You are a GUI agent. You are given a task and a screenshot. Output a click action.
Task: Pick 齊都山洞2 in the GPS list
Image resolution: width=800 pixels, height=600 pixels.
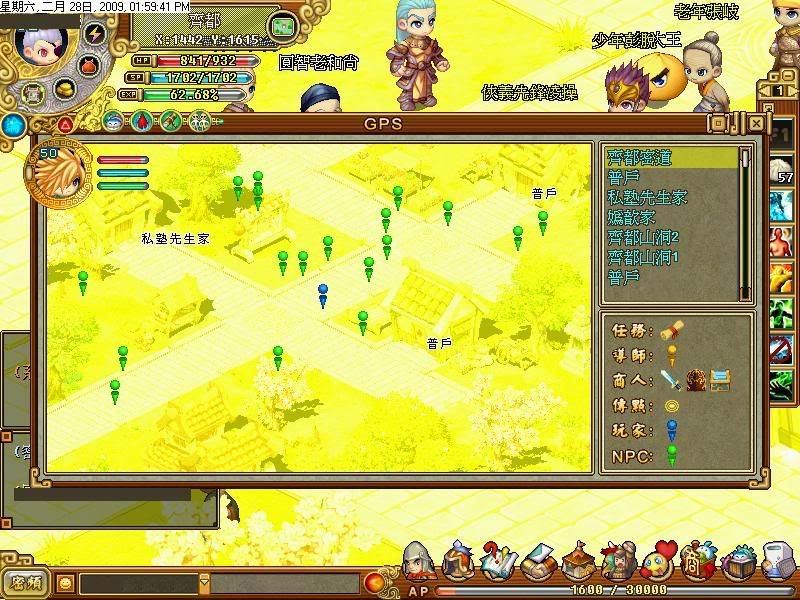point(644,237)
